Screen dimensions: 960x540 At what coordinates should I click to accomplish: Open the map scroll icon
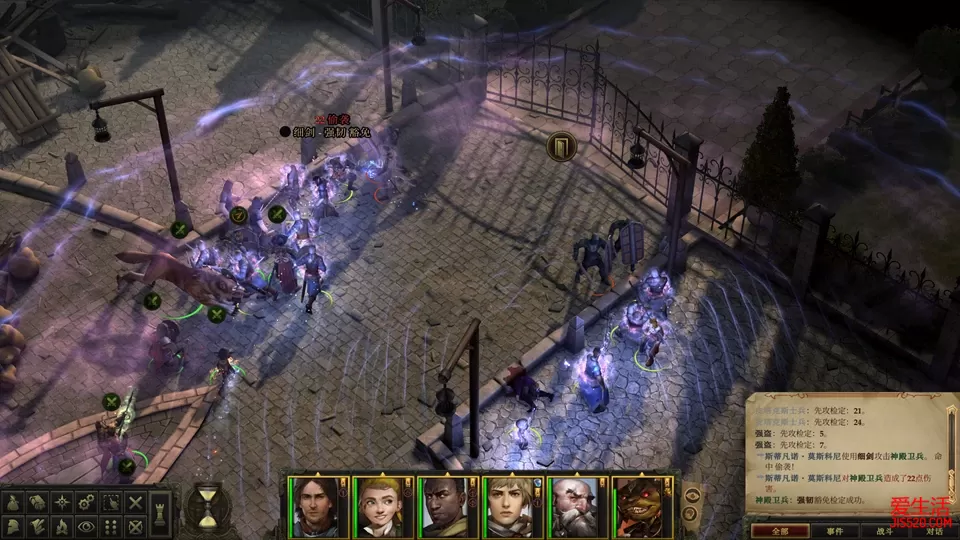point(37,502)
